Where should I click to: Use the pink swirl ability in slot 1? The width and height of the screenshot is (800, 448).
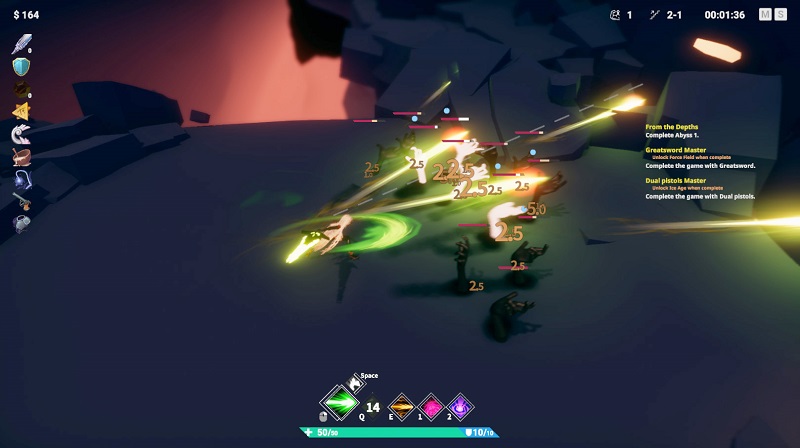(x=432, y=406)
